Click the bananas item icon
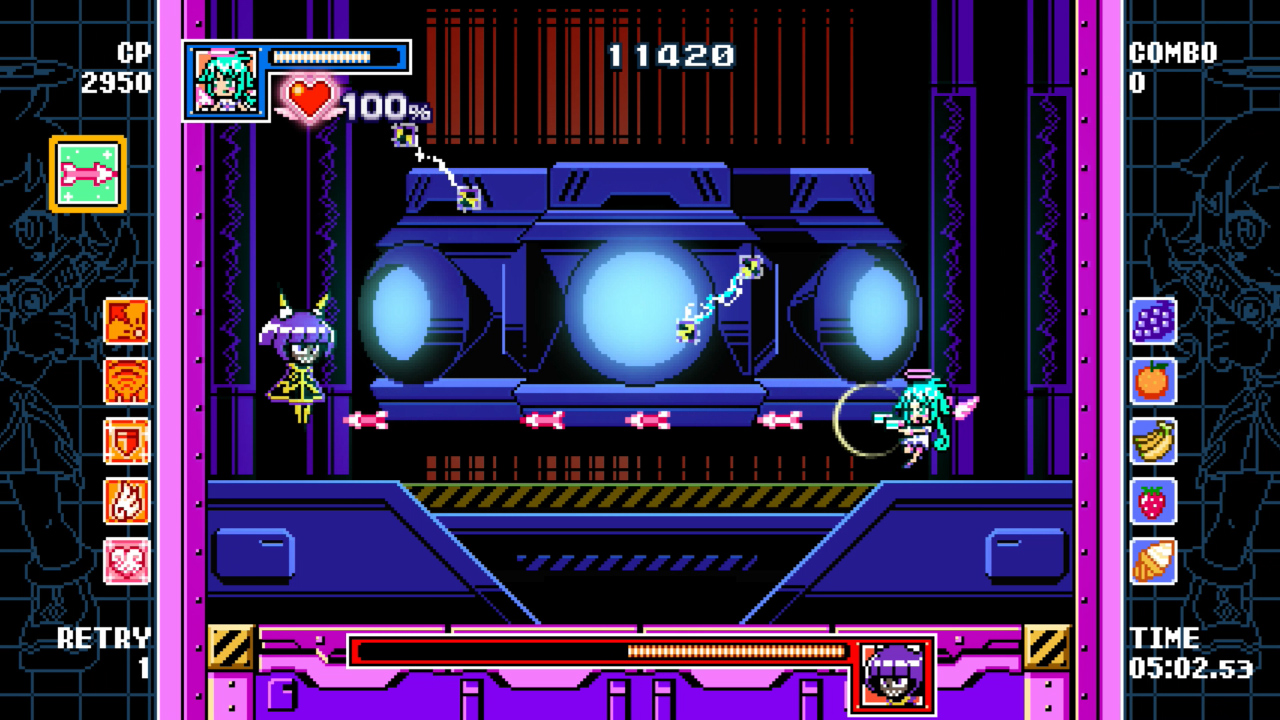The width and height of the screenshot is (1280, 720). 1153,443
